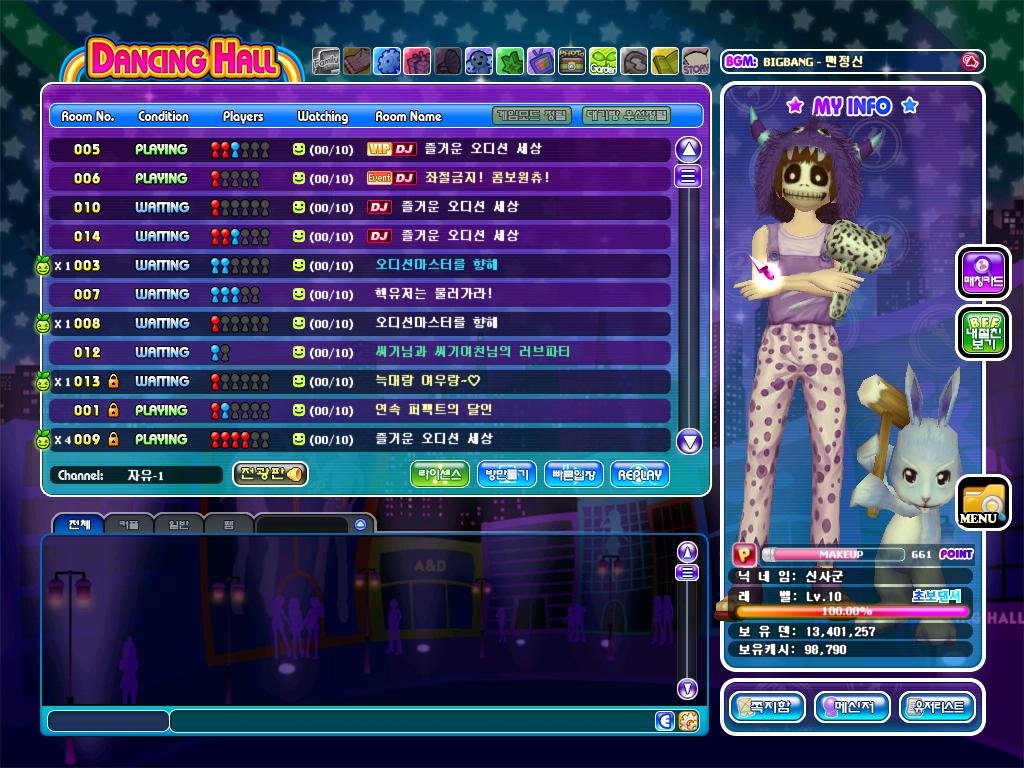Open the MENU folder button
1024x768 pixels.
point(982,502)
